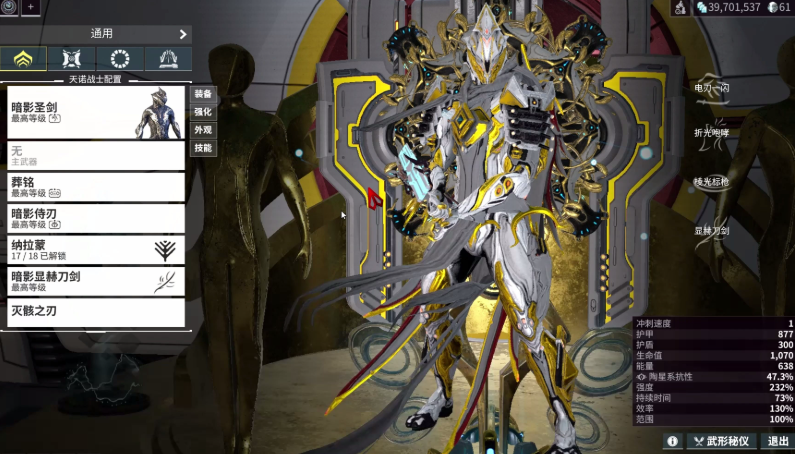Select the 暗影圣剑 warframe slot
The height and width of the screenshot is (454, 795).
click(x=96, y=111)
